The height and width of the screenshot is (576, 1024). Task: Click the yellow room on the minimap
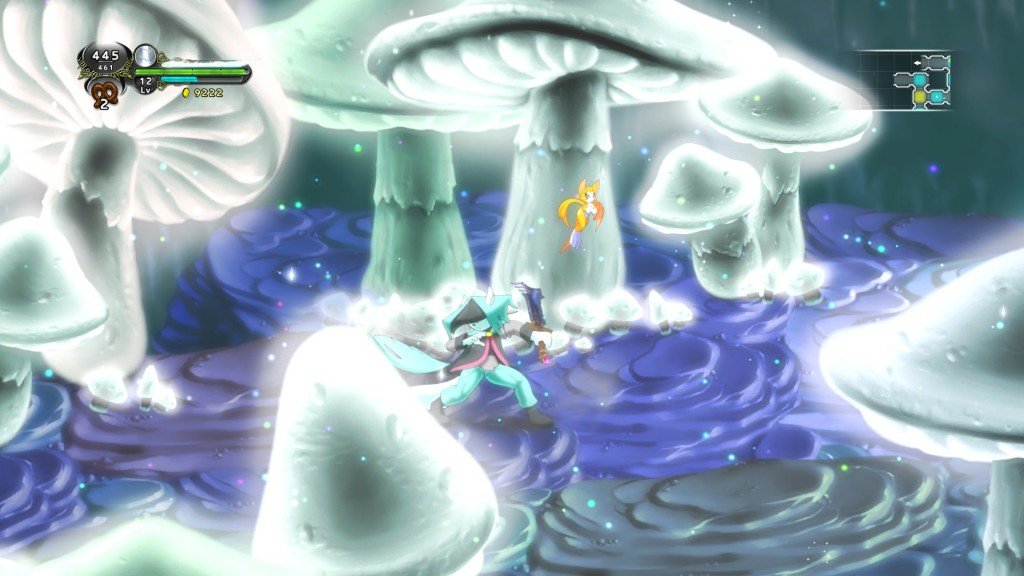click(919, 97)
